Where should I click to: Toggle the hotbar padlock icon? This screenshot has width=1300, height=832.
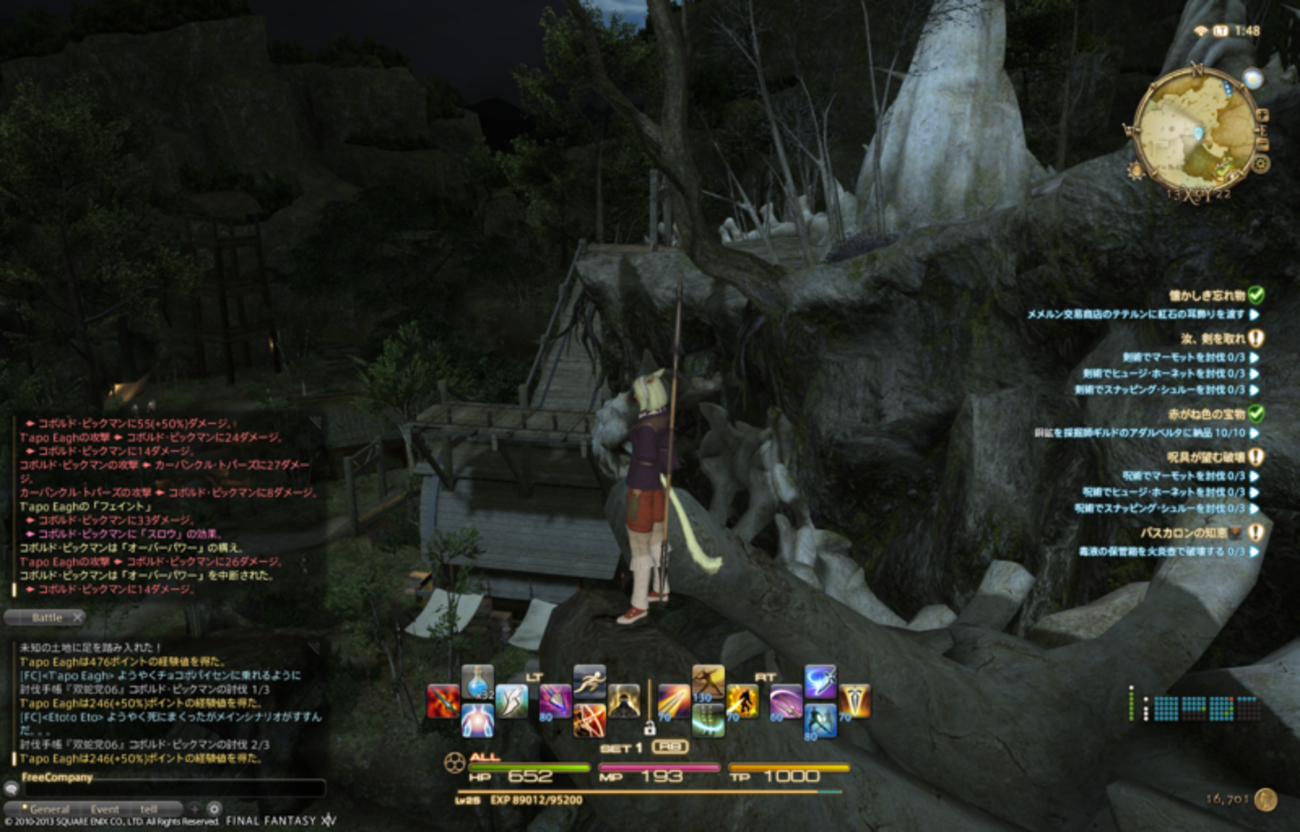point(648,727)
